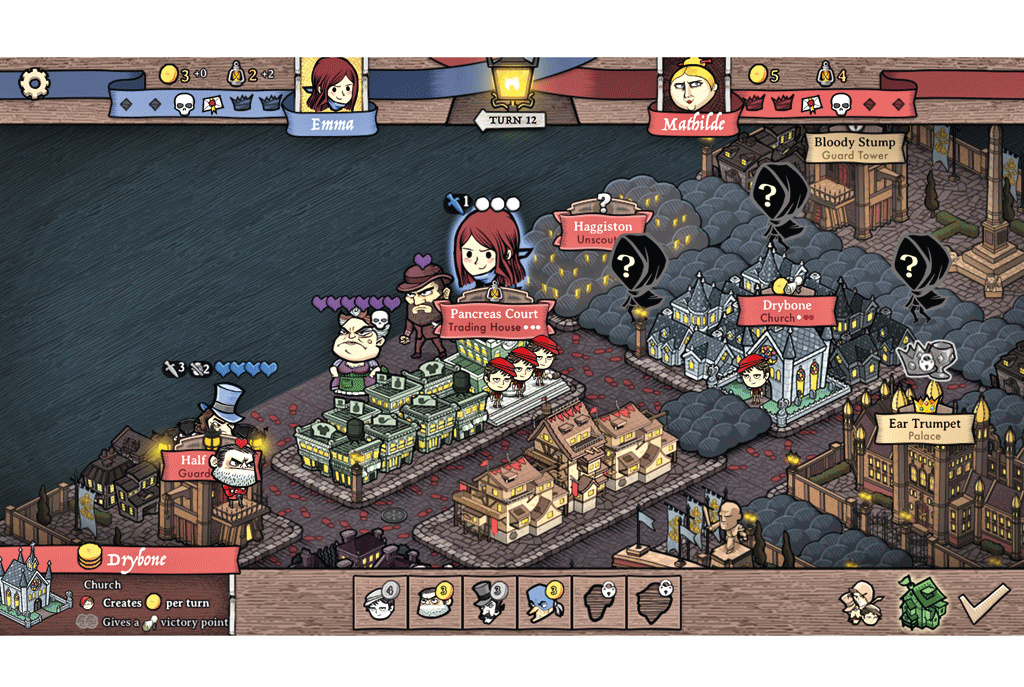
Task: Recruit the blue-hooded unit costing 3
Action: (x=544, y=602)
